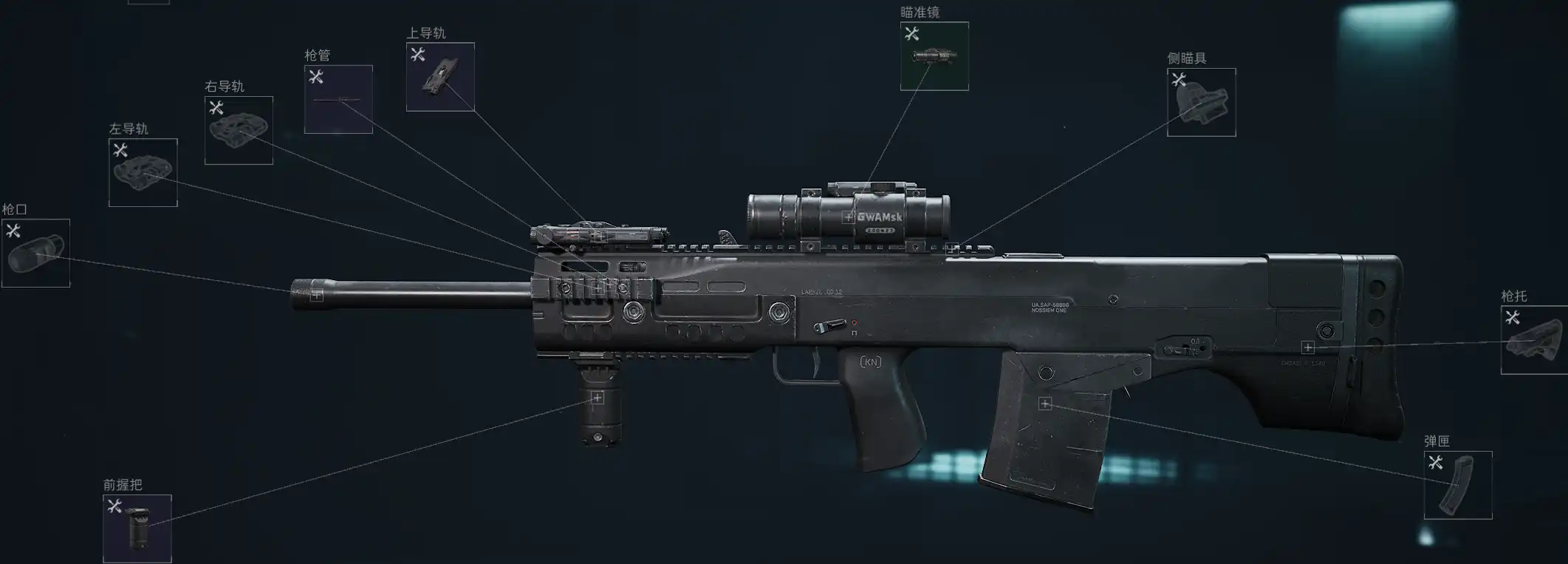1568x564 pixels.
Task: Open the 枪管 barrel attachment slot
Action: click(338, 99)
